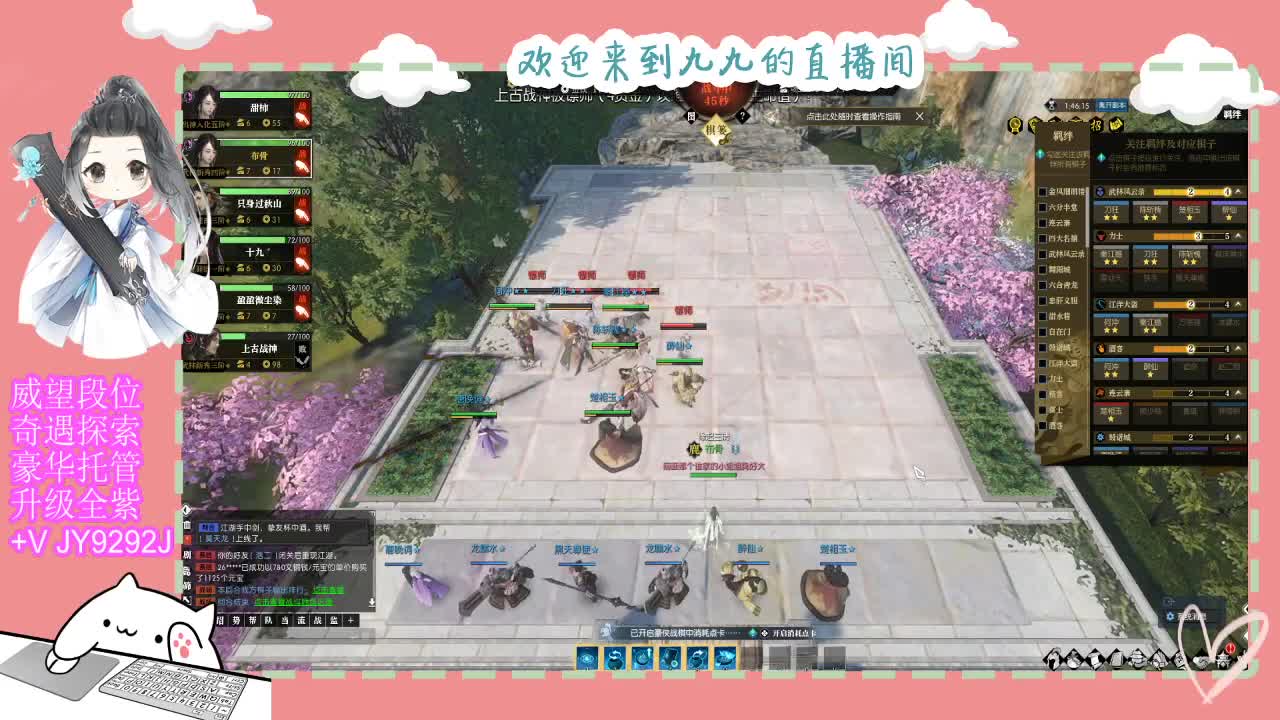The height and width of the screenshot is (720, 1280).
Task: Click the diamond icon beside 开启消耗点卡
Action: coord(765,633)
